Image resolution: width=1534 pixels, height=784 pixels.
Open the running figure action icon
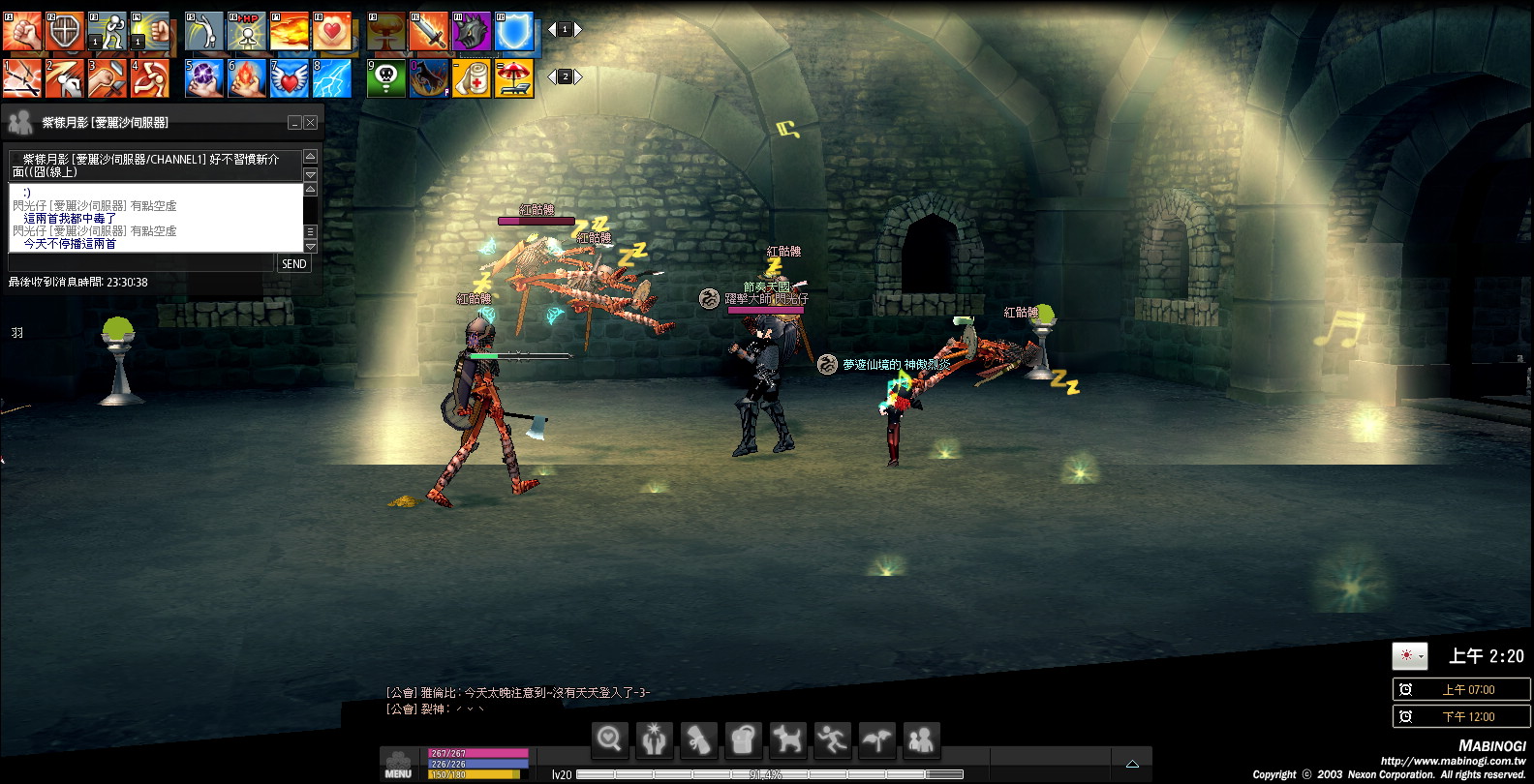pyautogui.click(x=832, y=740)
